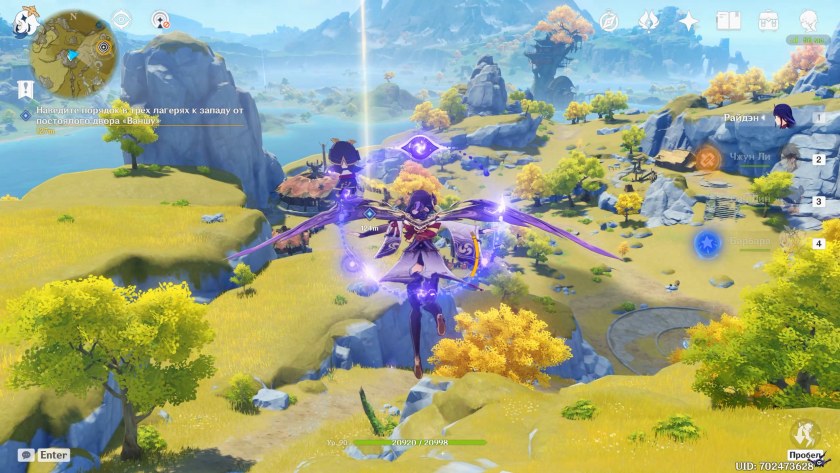Open the winged battle pass icon

[649, 20]
